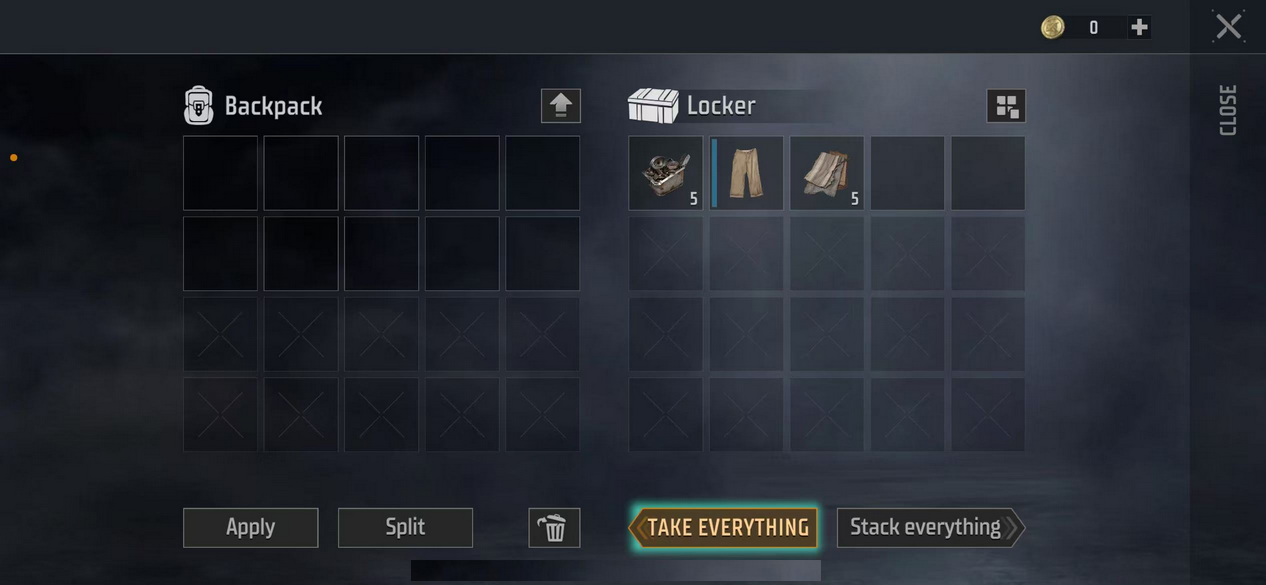This screenshot has width=1266, height=585.
Task: Delete item with the trash can icon
Action: (554, 528)
